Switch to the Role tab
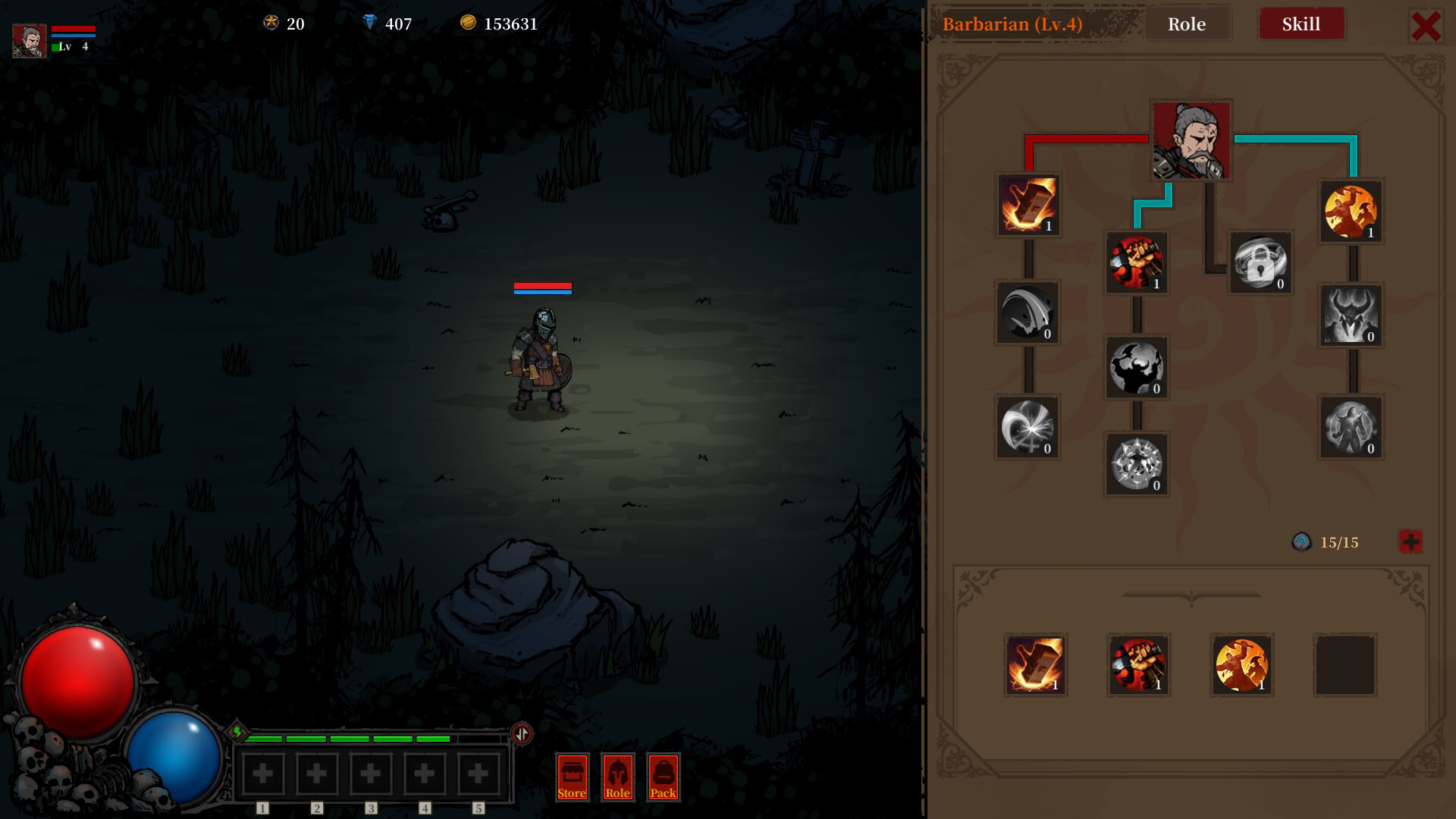The image size is (1456, 819). click(x=1188, y=24)
